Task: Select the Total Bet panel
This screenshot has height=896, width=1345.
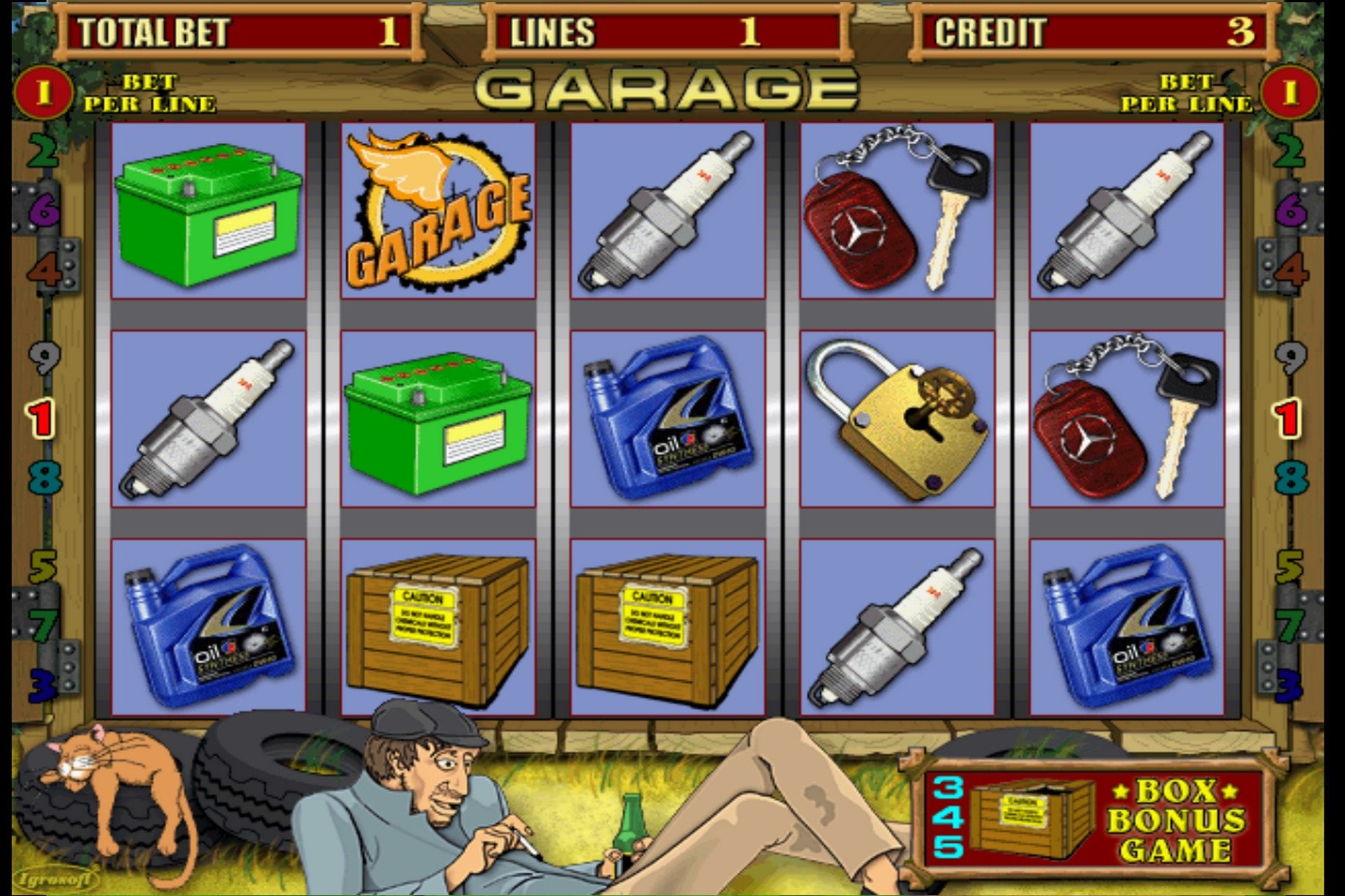Action: pos(238,32)
